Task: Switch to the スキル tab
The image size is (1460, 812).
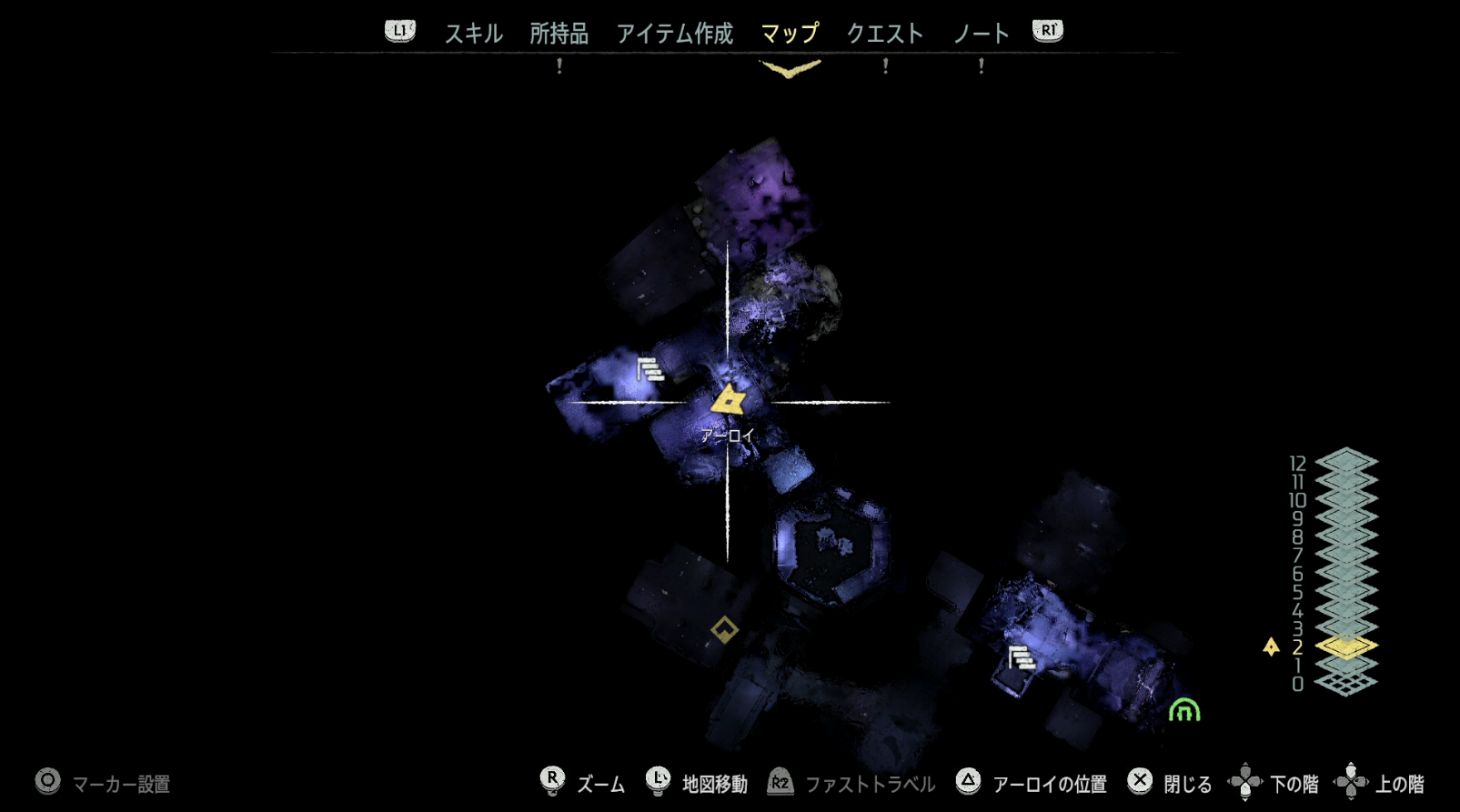Action: tap(472, 34)
